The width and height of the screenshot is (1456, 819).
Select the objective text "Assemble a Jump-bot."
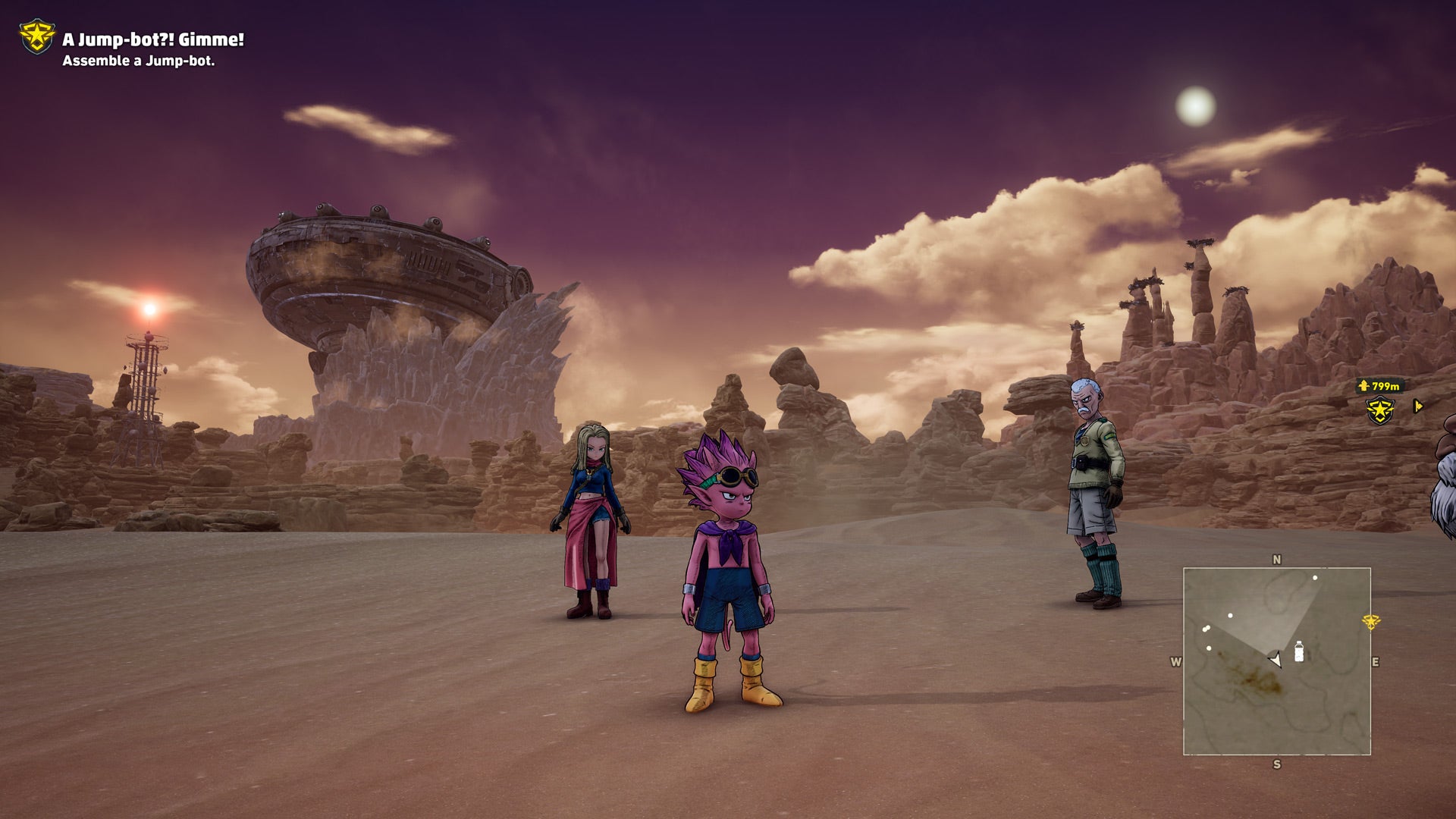(x=139, y=65)
